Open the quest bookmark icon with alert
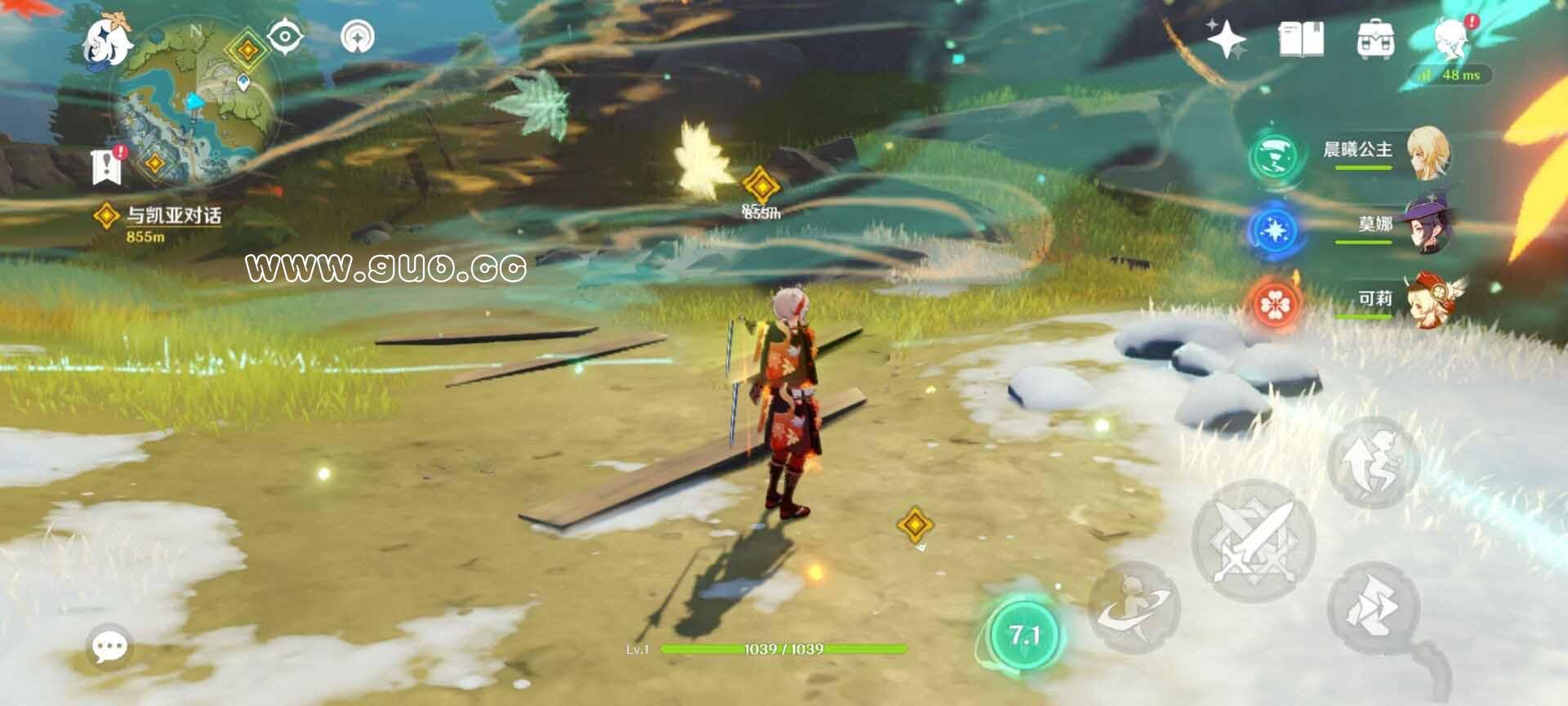The width and height of the screenshot is (1568, 706). (108, 166)
